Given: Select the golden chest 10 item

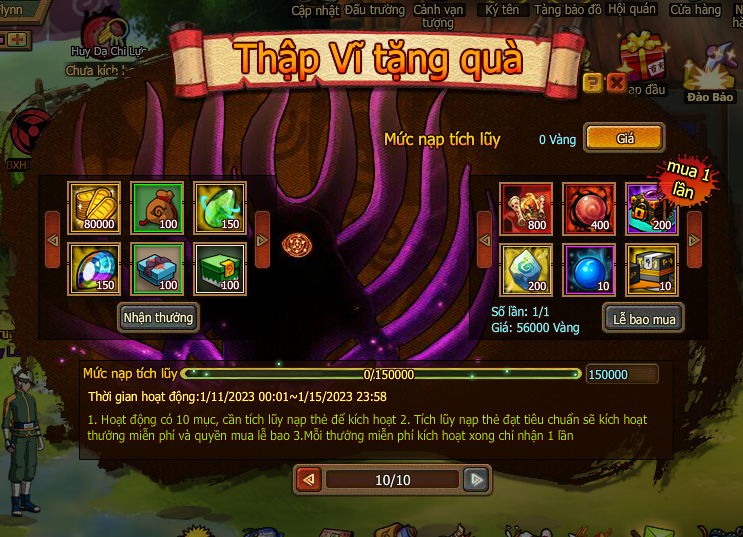Looking at the screenshot, I should [652, 269].
